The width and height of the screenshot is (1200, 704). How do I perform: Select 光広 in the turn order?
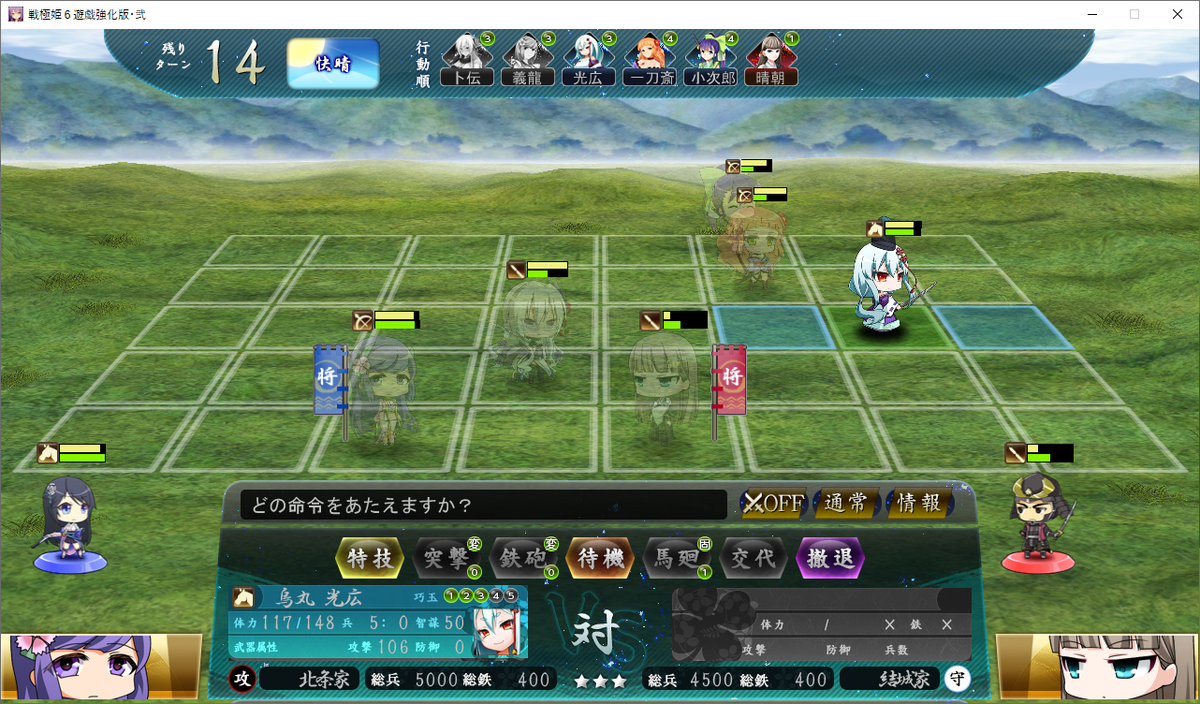click(x=588, y=62)
